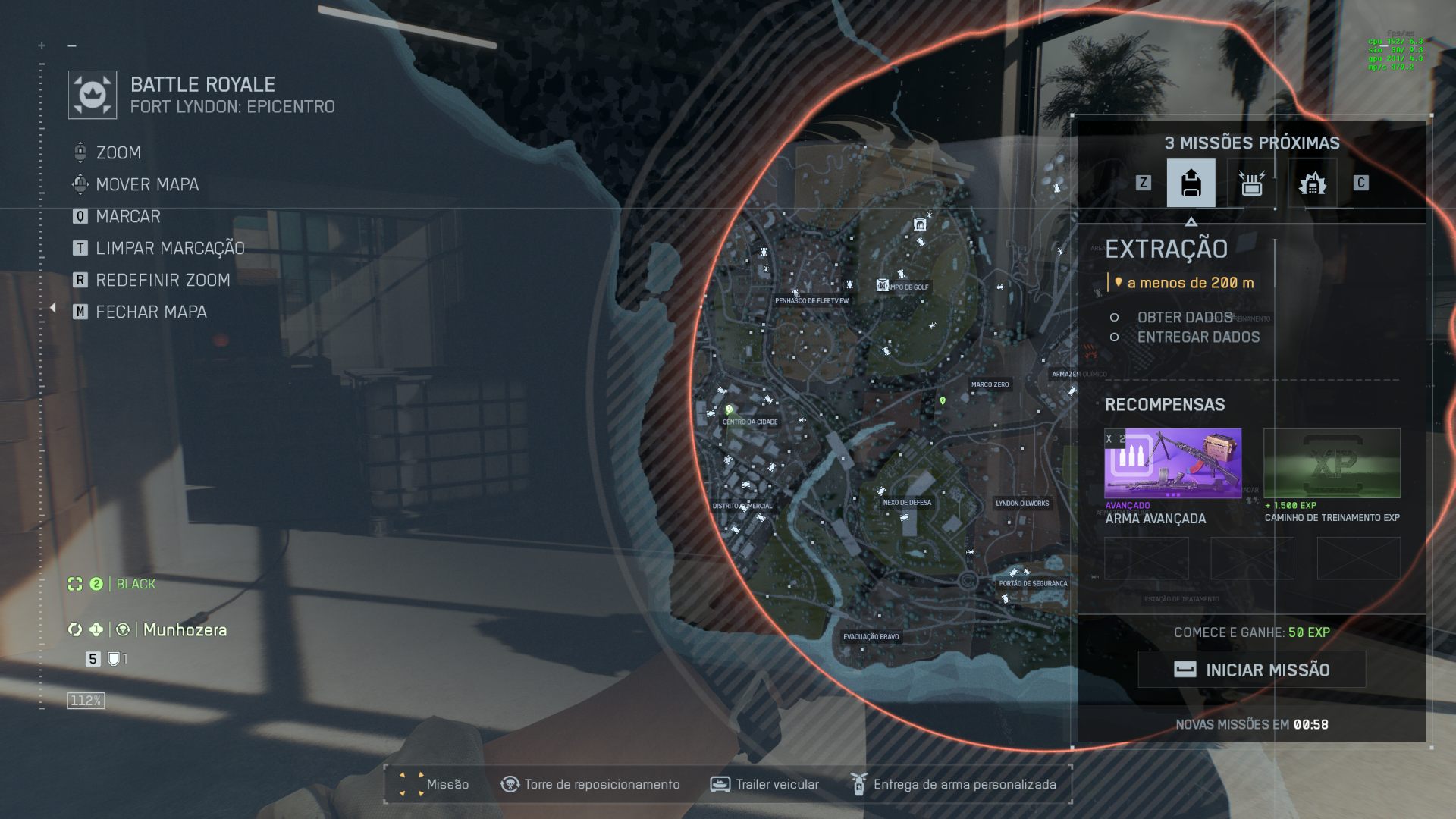Select the Nexo de Defesa map label

click(907, 502)
